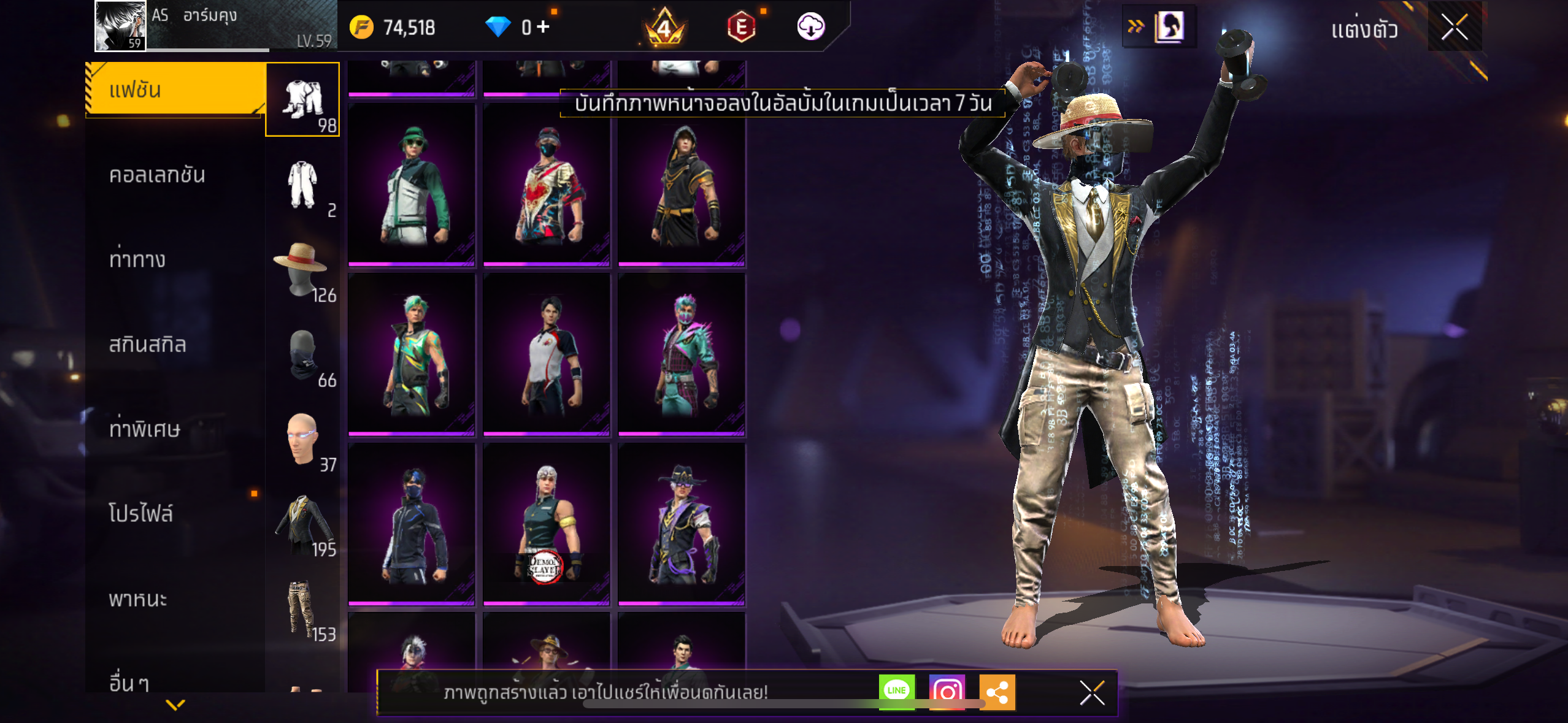Image resolution: width=1568 pixels, height=723 pixels.
Task: Switch to the ท่าทาง emotes tab
Action: click(137, 260)
